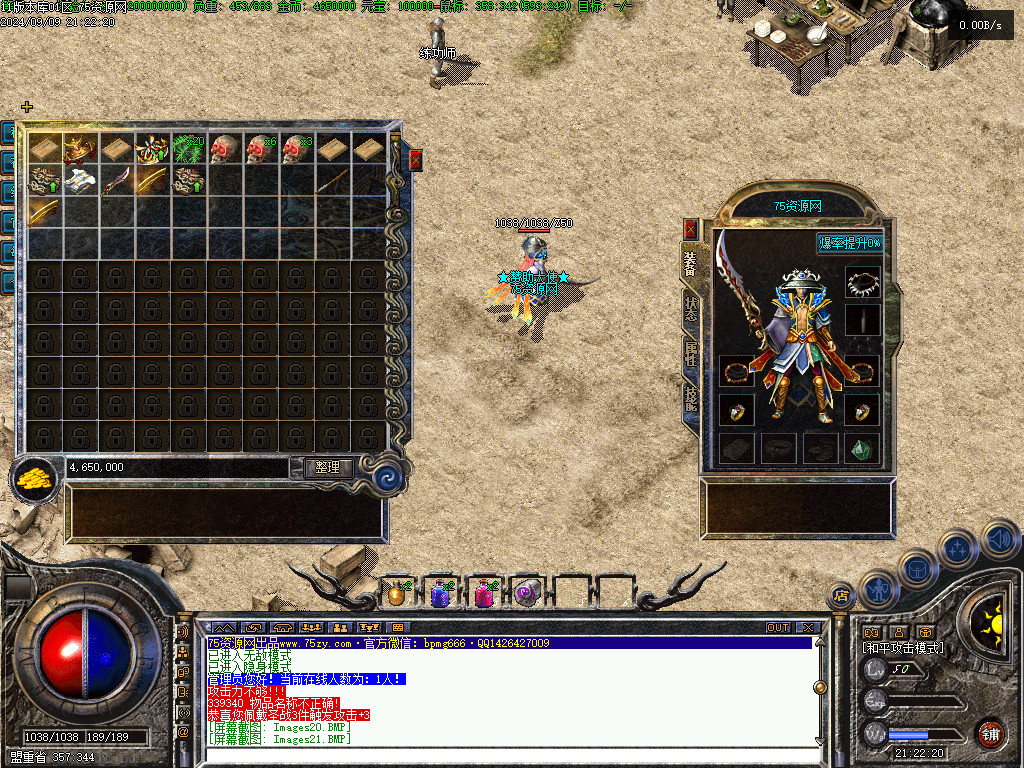Screen dimensions: 1024x768
Task: Use the pink potion in the quick bar
Action: coord(484,594)
